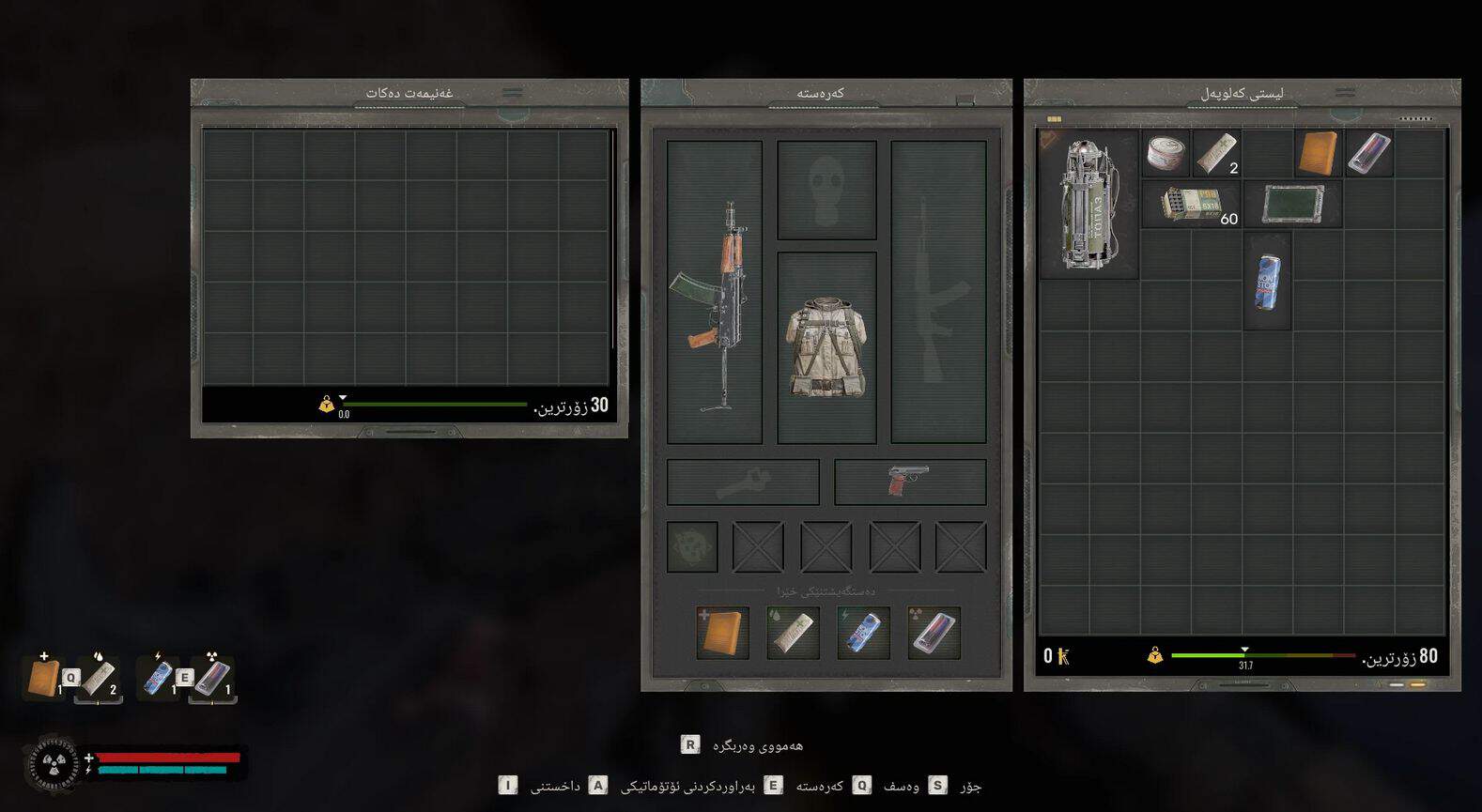The image size is (1482, 812).
Task: Select the green-screen tablet item in backpack
Action: 1292,205
